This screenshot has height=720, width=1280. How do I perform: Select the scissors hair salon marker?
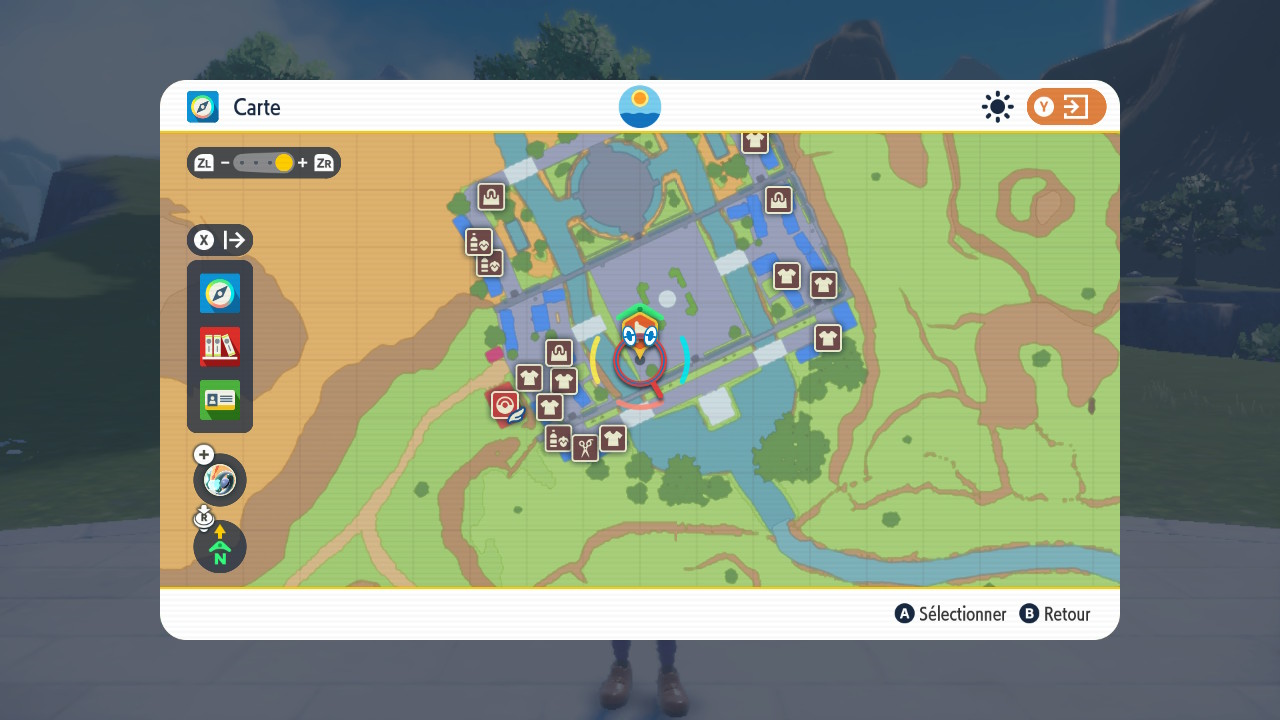click(585, 447)
